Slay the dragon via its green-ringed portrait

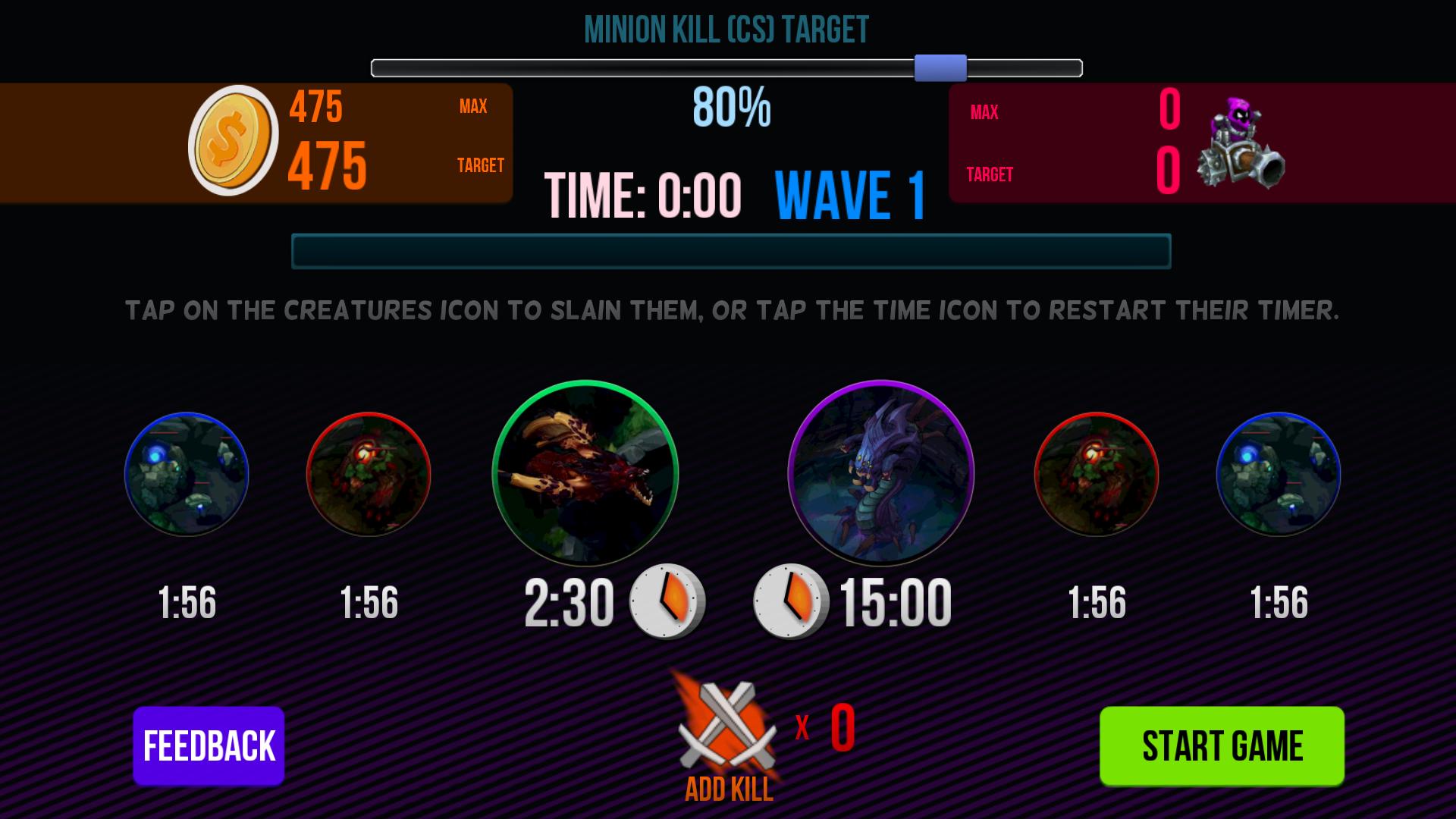585,473
